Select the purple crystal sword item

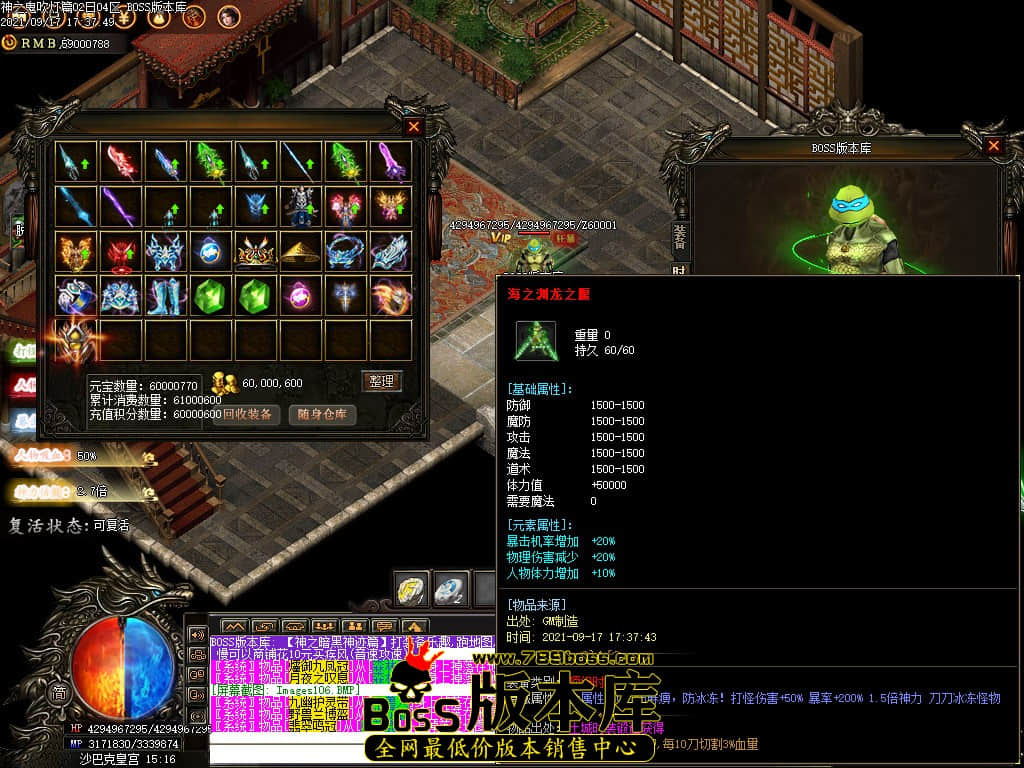tap(389, 161)
